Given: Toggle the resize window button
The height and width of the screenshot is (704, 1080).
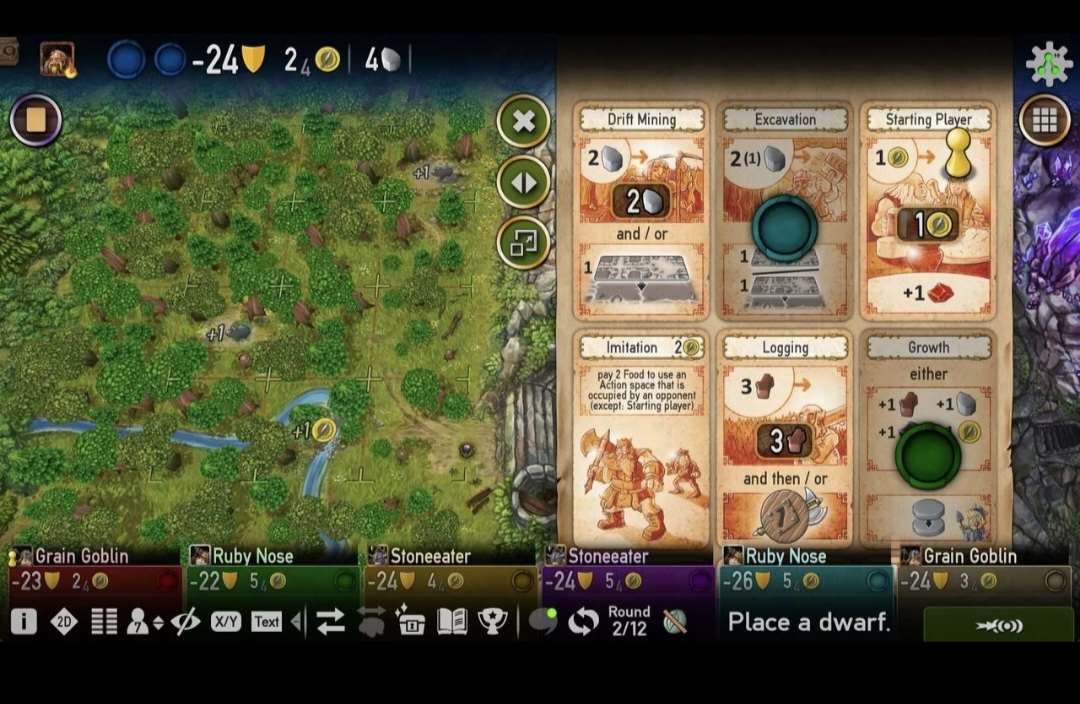Looking at the screenshot, I should pos(523,242).
